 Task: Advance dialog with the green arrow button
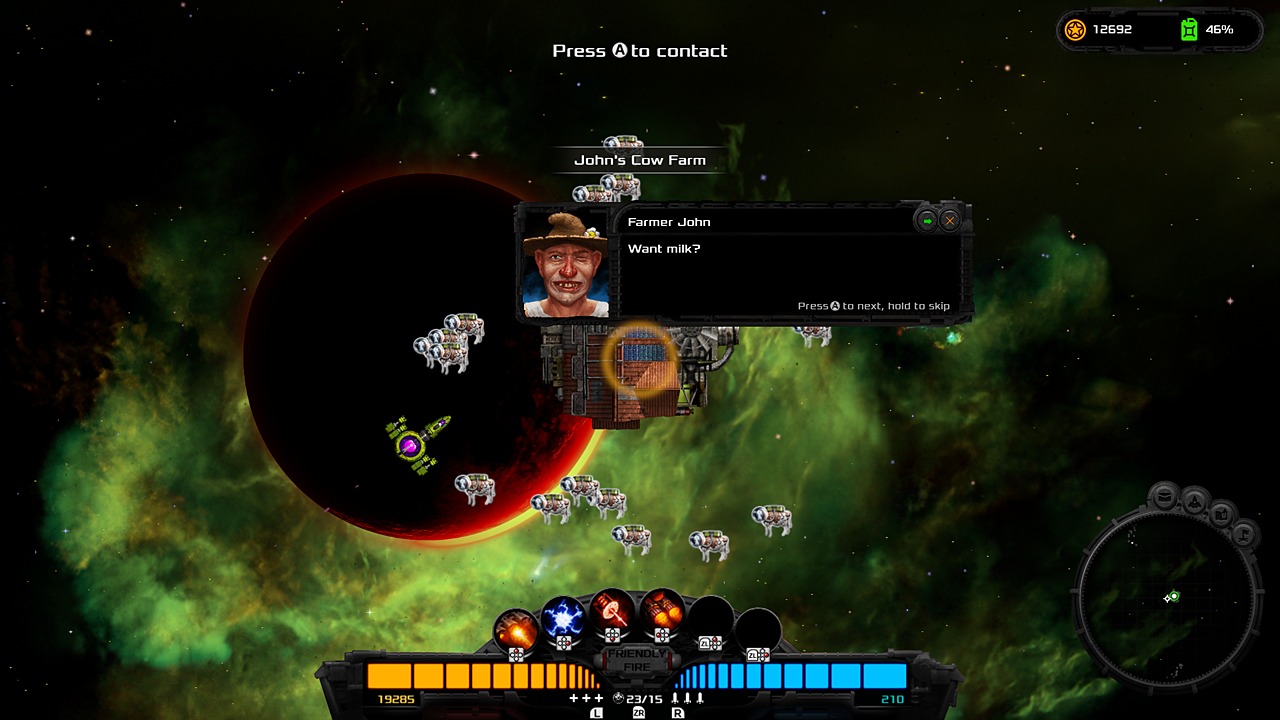[x=928, y=221]
